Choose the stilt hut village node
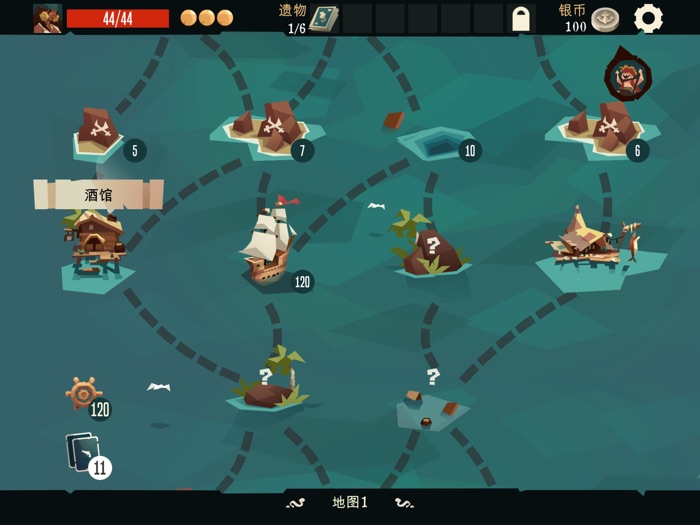 point(592,245)
